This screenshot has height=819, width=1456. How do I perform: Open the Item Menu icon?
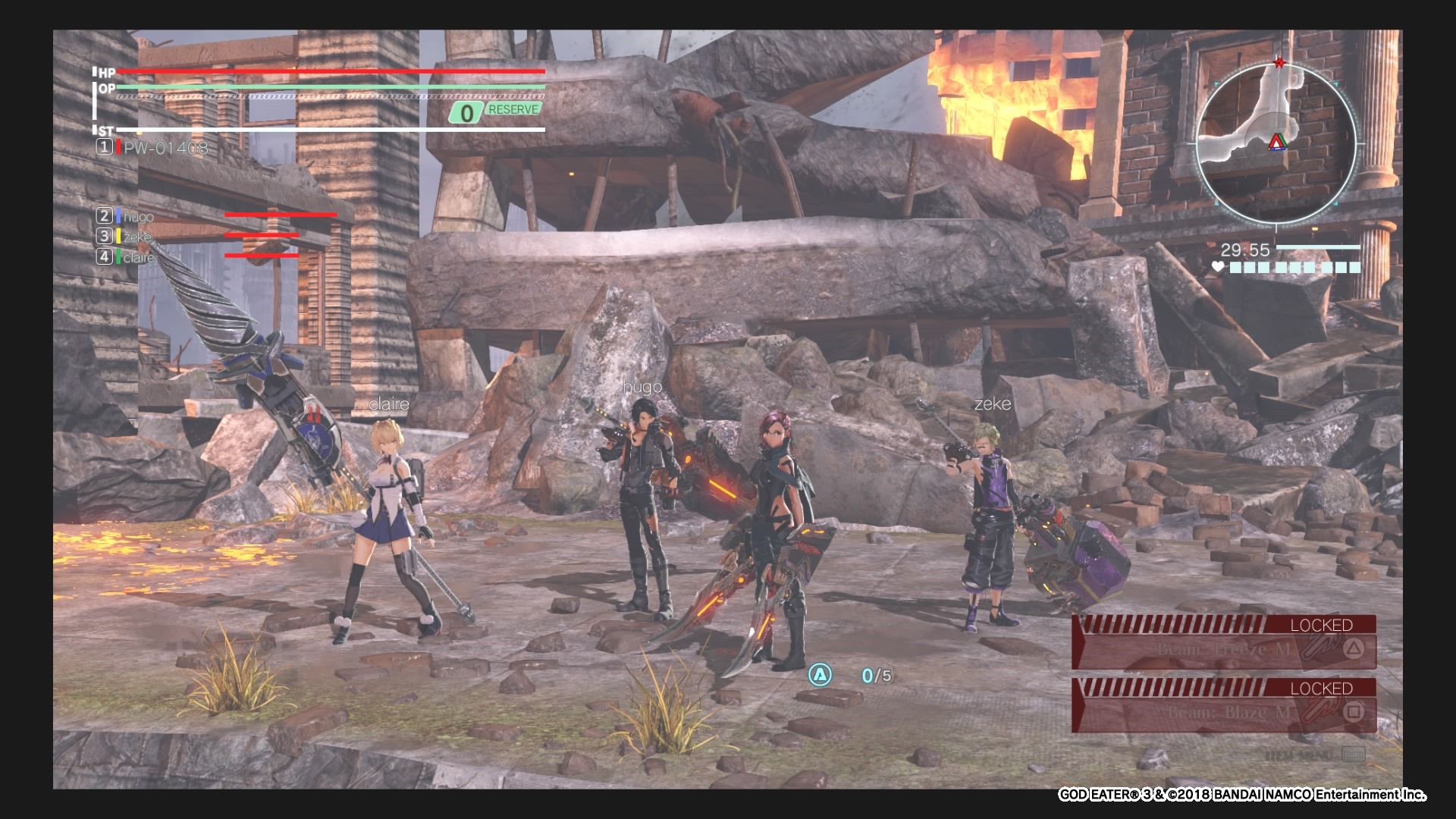click(x=1353, y=755)
